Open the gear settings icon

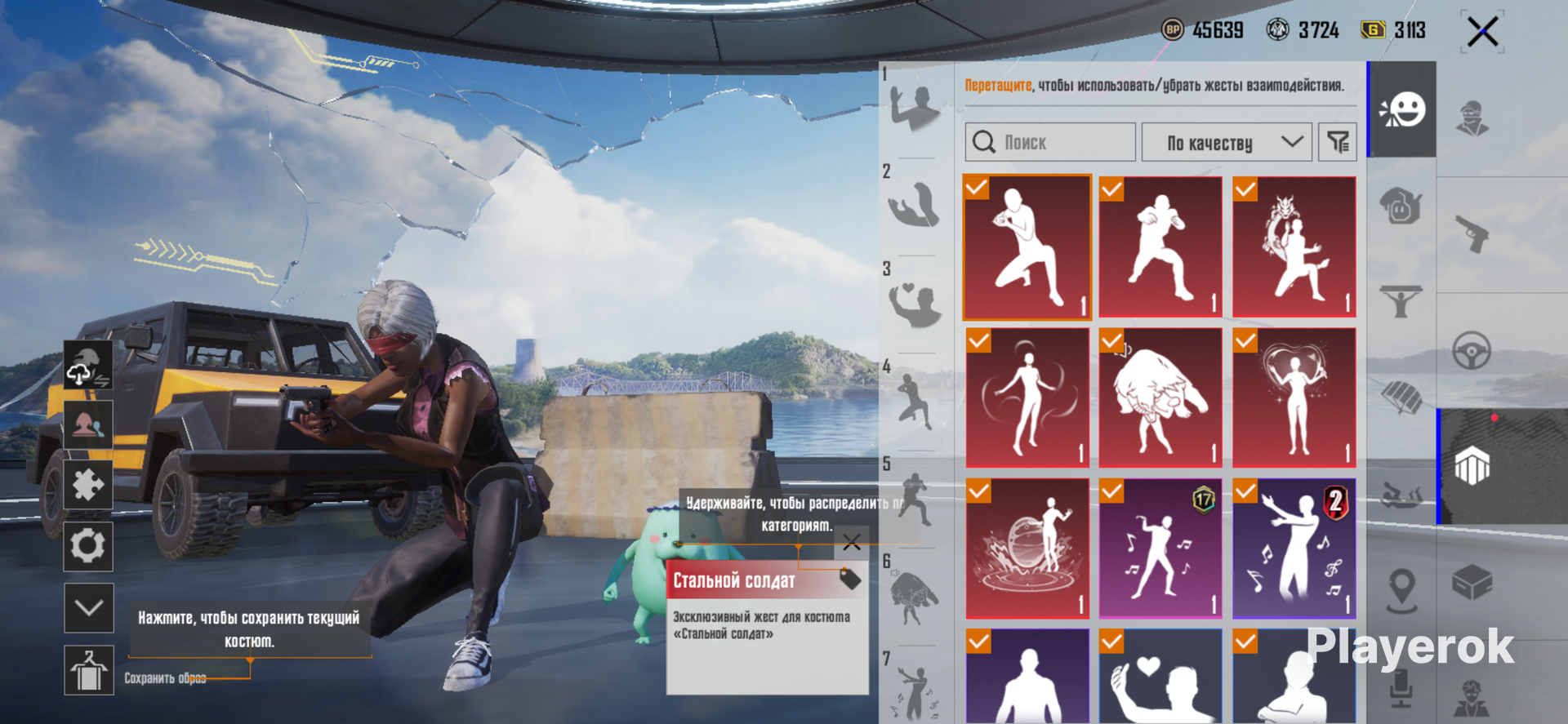pyautogui.click(x=88, y=546)
